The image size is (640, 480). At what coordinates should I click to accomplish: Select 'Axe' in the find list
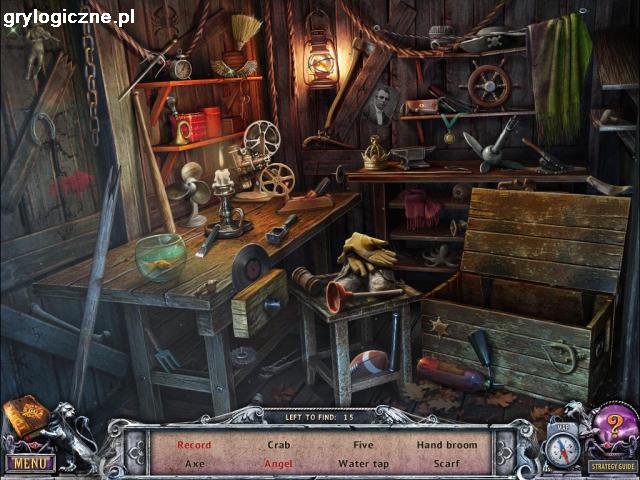pos(194,463)
